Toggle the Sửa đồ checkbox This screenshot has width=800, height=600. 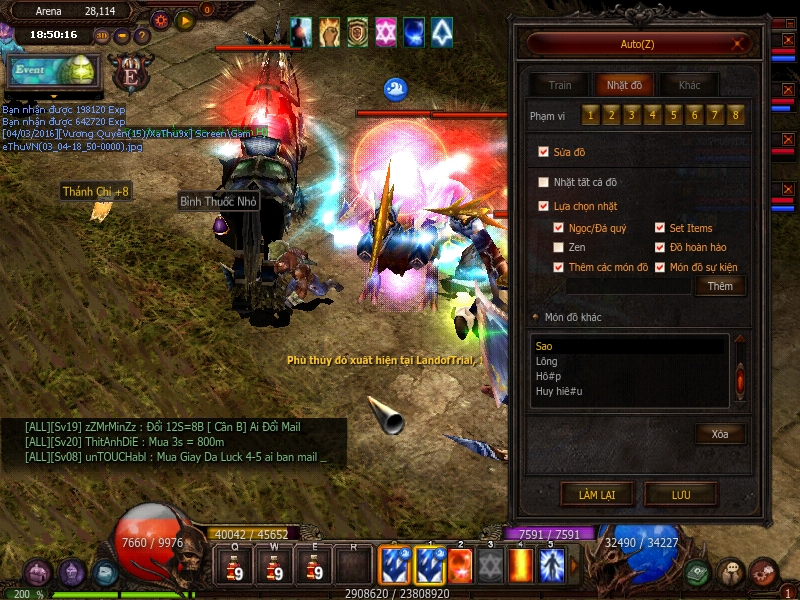tap(543, 152)
